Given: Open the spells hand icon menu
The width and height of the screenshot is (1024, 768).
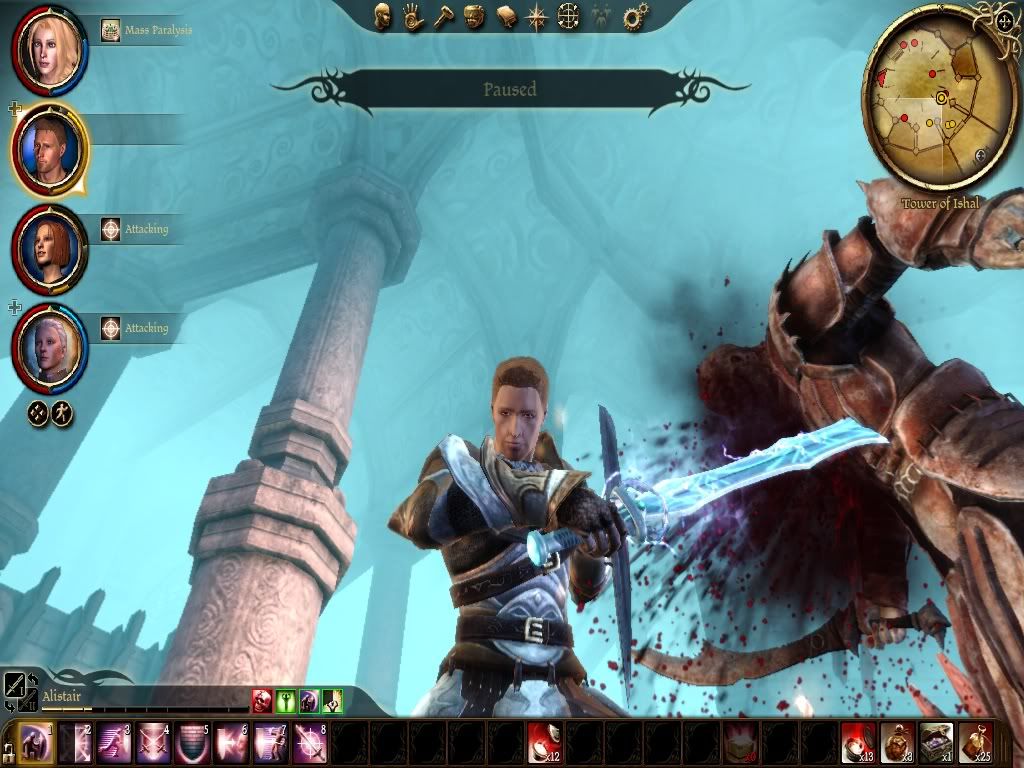Looking at the screenshot, I should pos(412,16).
